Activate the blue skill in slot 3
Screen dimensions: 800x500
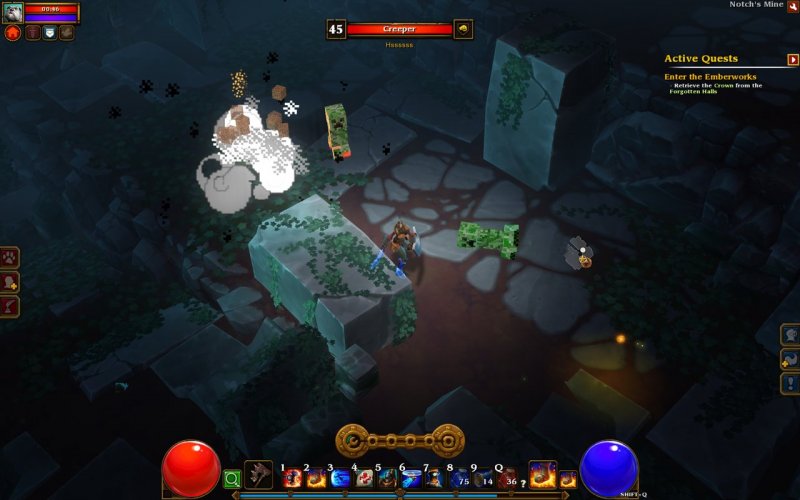pyautogui.click(x=340, y=478)
